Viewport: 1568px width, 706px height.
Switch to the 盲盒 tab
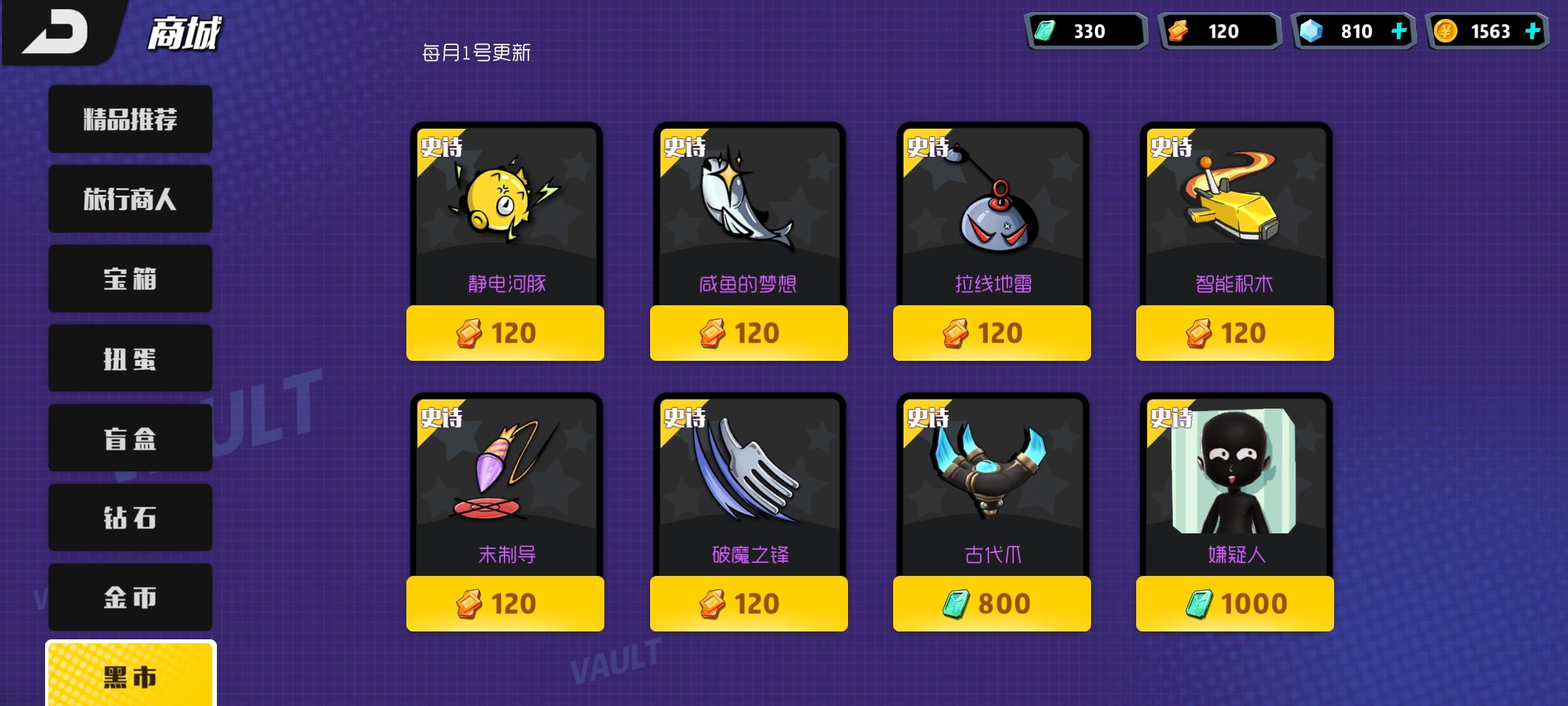[129, 437]
